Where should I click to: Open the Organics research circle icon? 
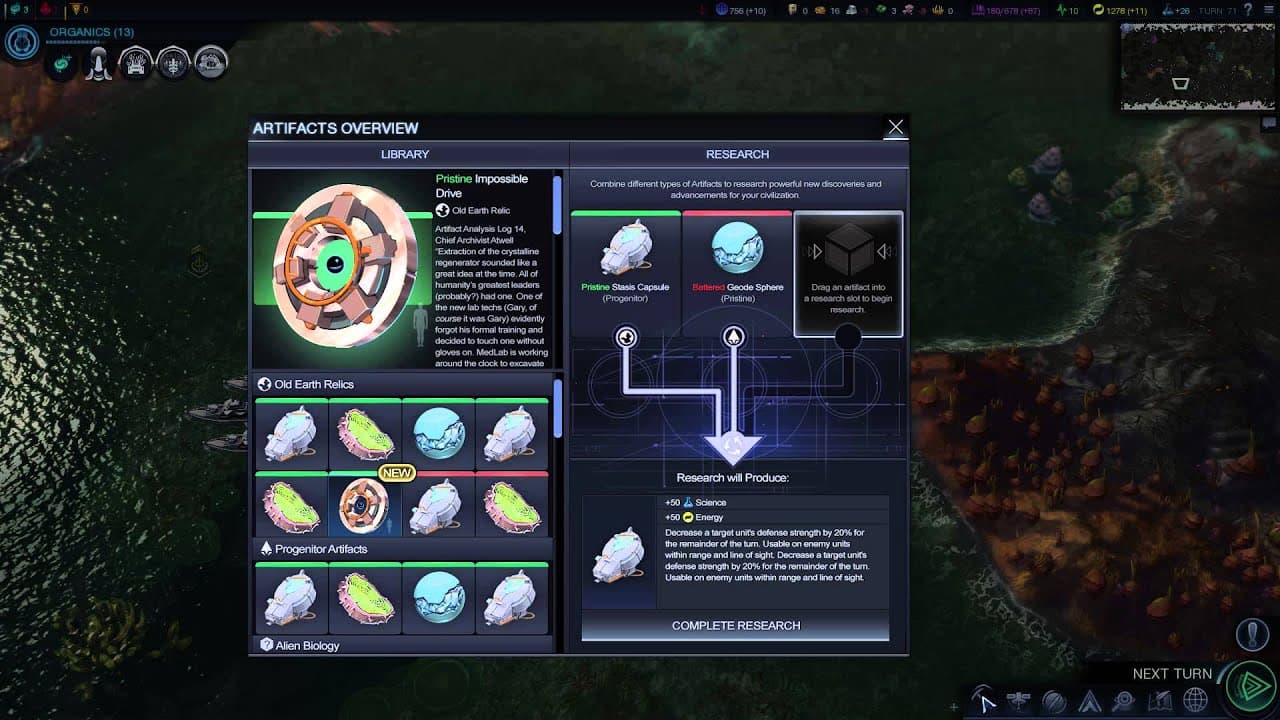[x=22, y=42]
